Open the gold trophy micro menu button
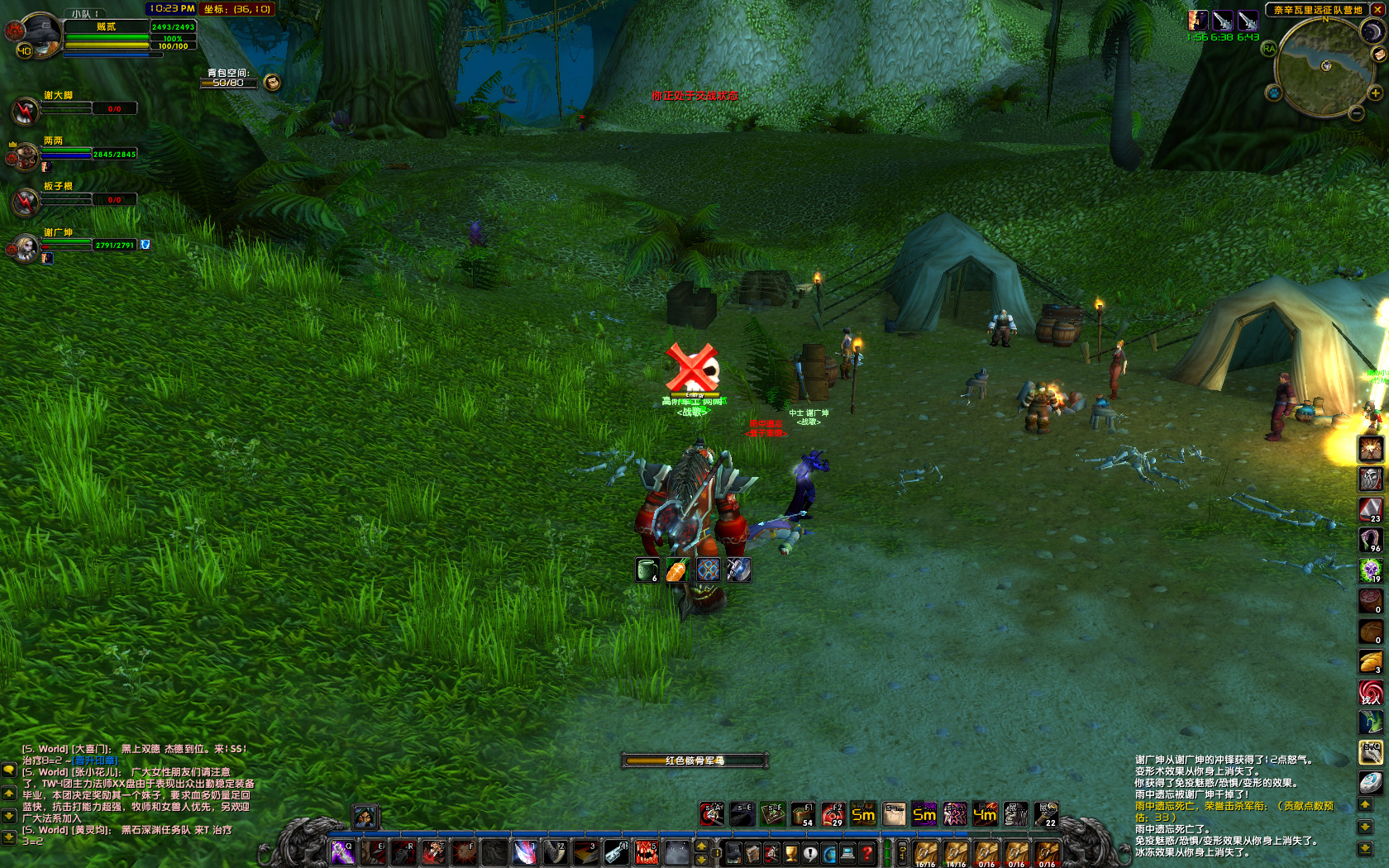The height and width of the screenshot is (868, 1389). 791,853
